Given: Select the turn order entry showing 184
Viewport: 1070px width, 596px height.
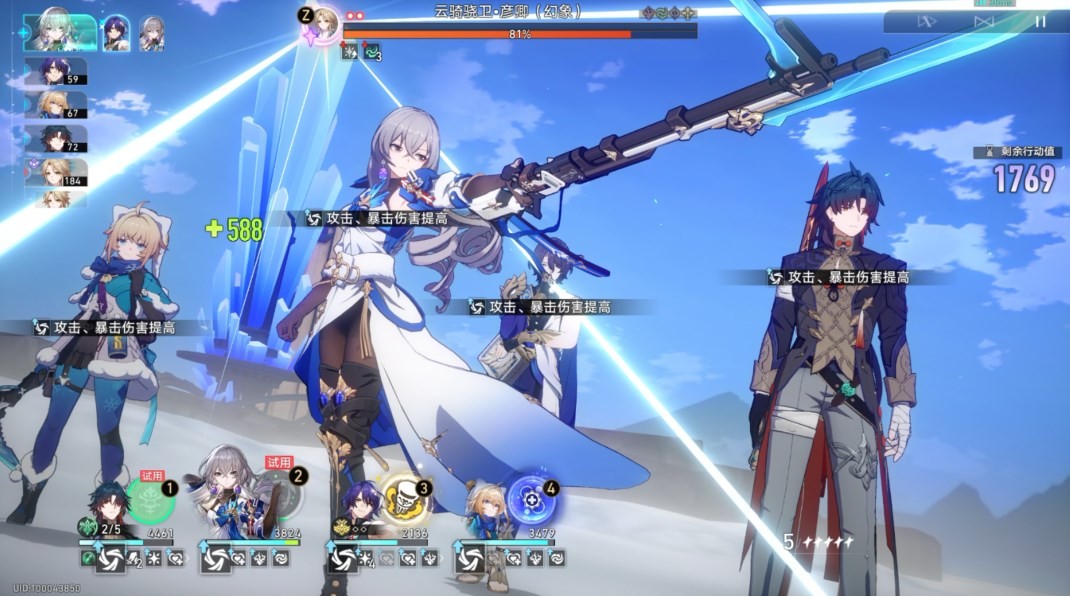Looking at the screenshot, I should tap(56, 172).
